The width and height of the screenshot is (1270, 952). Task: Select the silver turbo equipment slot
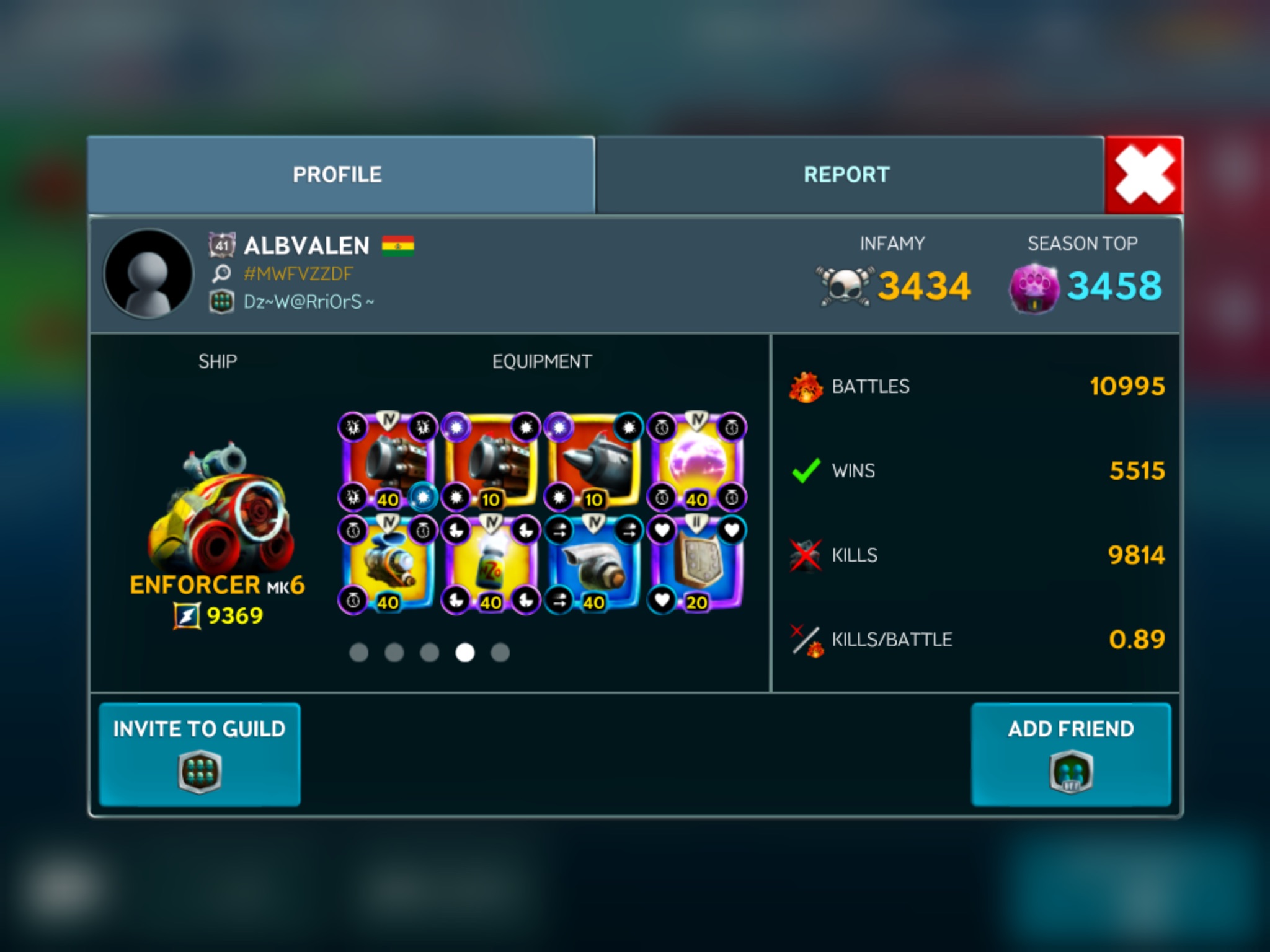pyautogui.click(x=593, y=564)
